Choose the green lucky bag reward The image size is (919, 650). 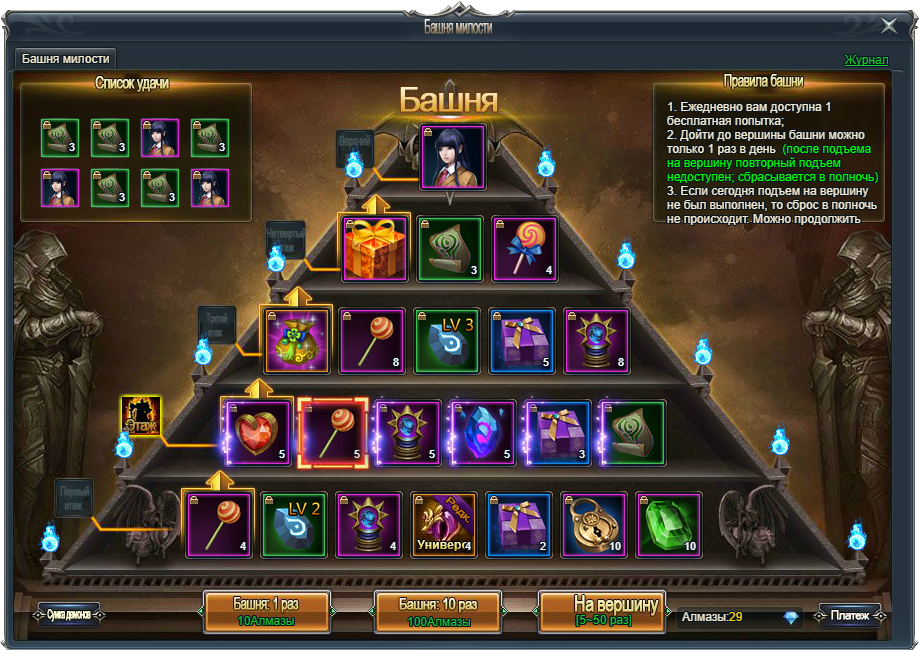295,341
